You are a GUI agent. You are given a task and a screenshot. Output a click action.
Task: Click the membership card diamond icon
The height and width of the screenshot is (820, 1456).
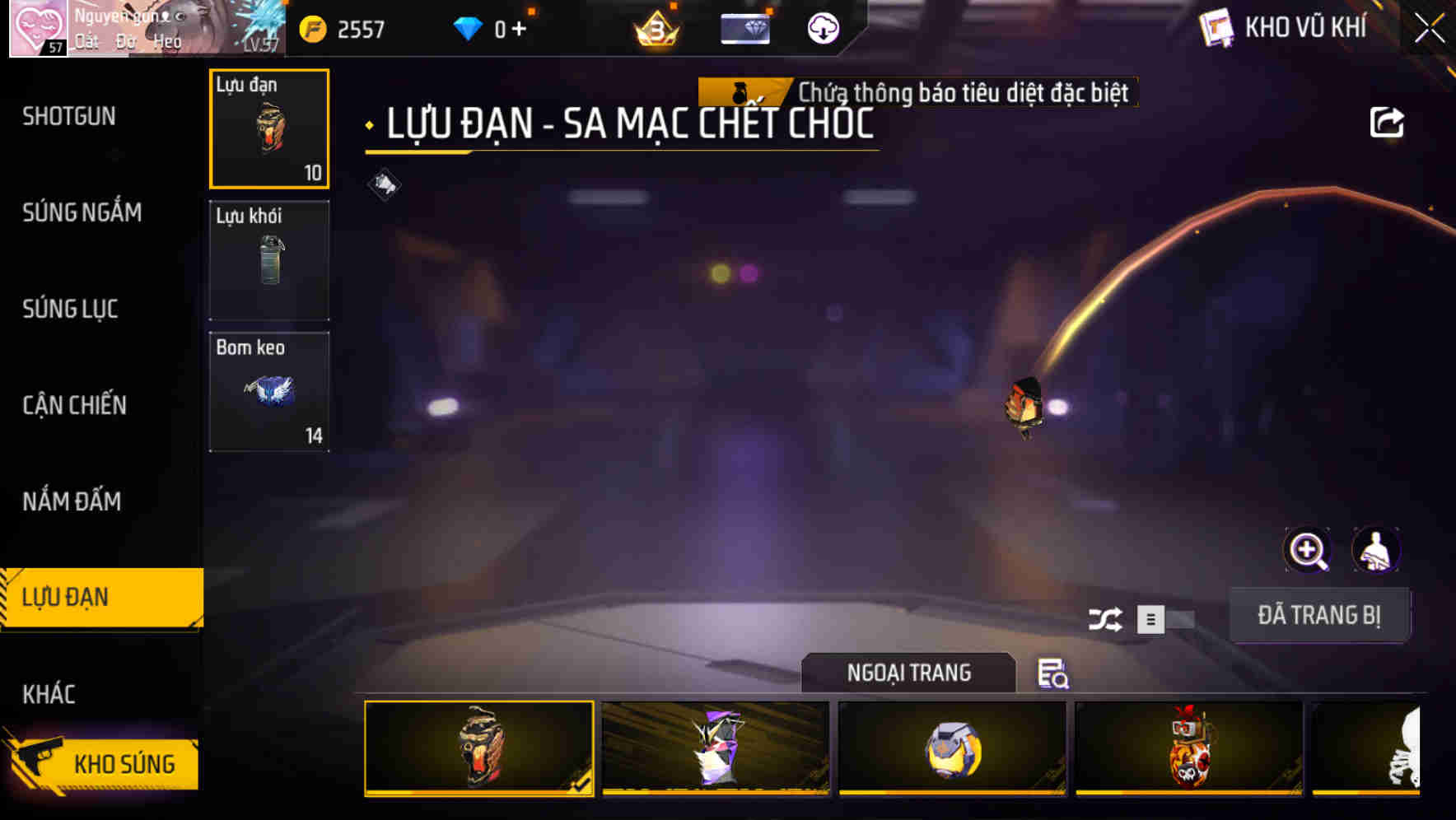click(745, 29)
